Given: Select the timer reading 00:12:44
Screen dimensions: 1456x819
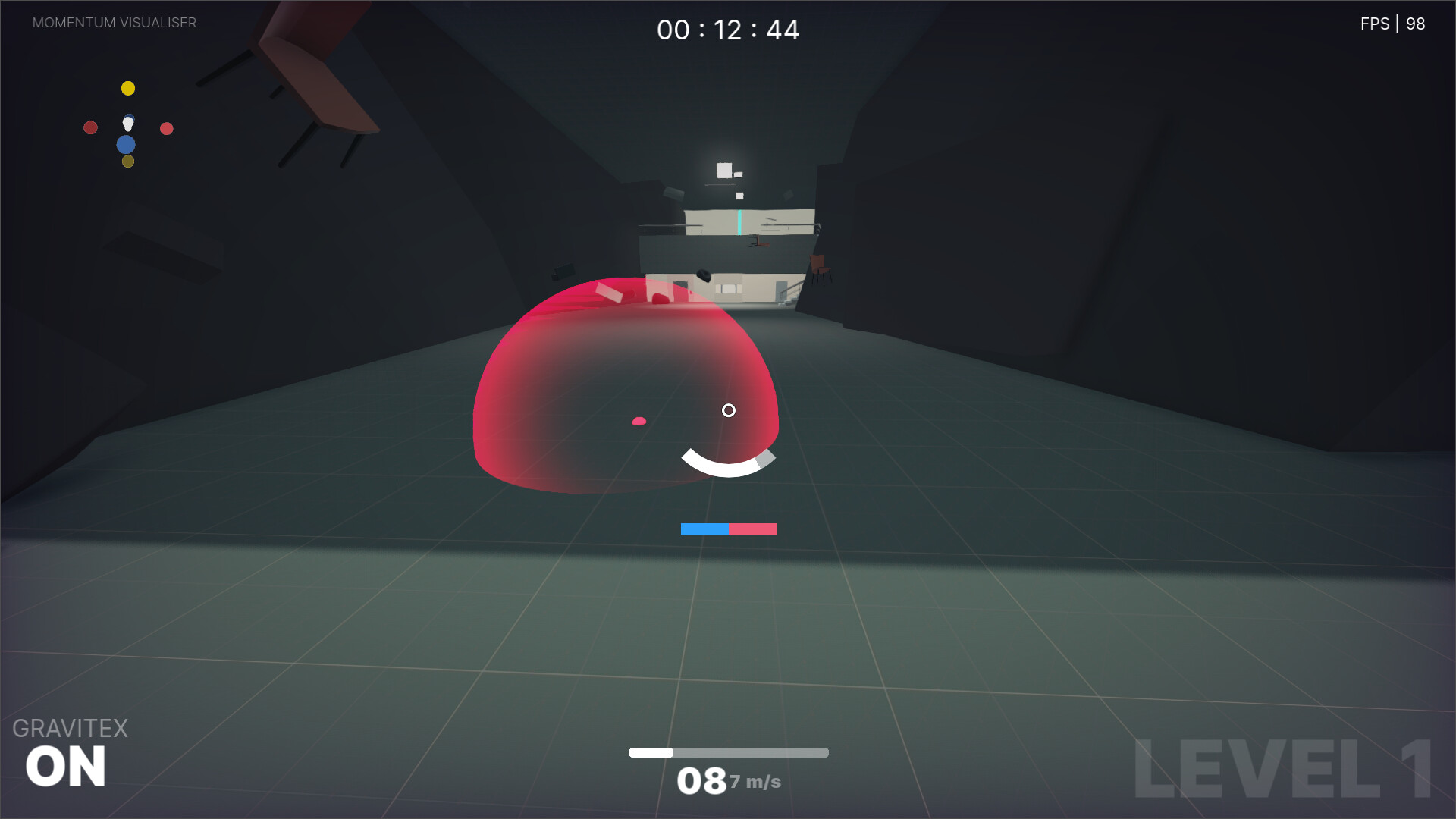Looking at the screenshot, I should tap(728, 30).
